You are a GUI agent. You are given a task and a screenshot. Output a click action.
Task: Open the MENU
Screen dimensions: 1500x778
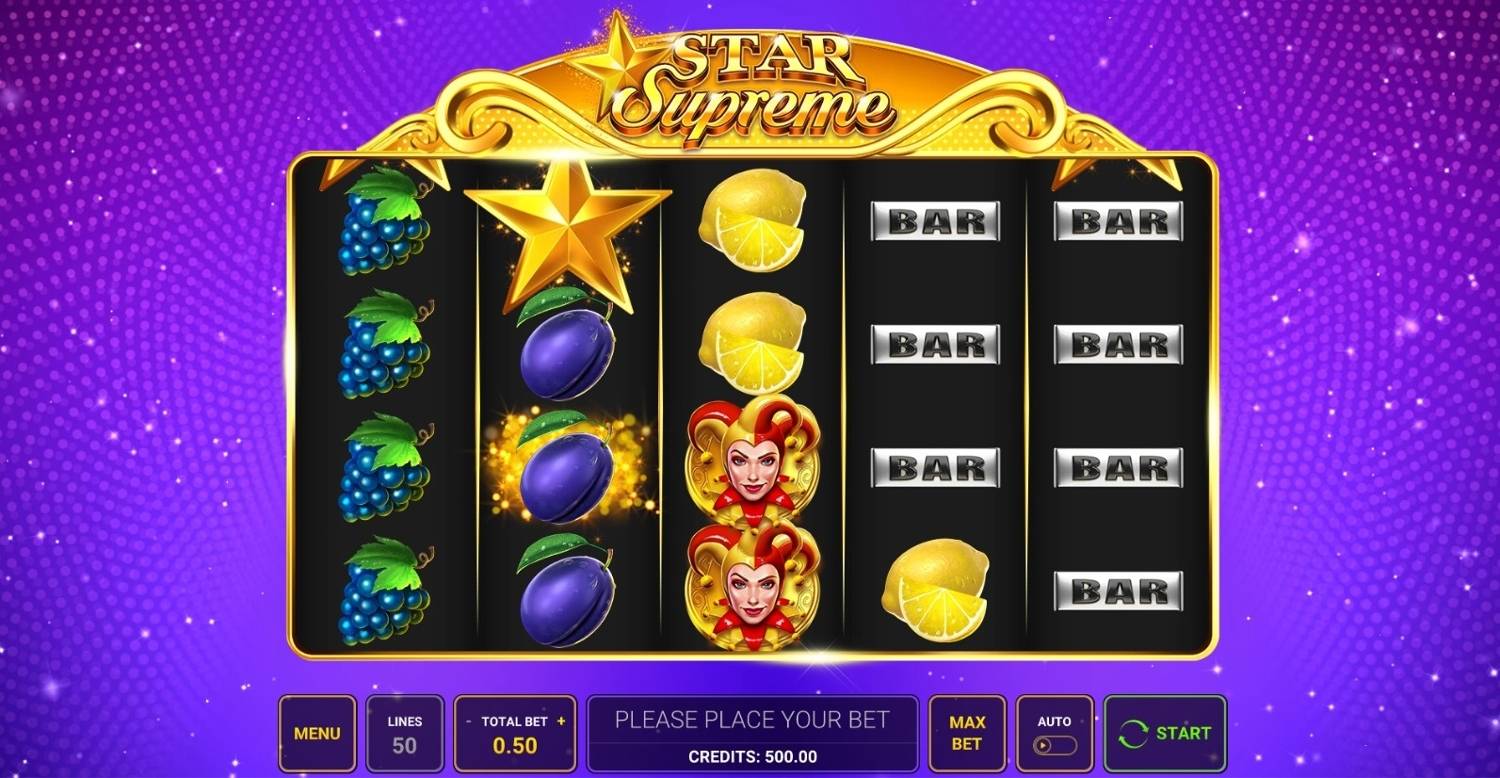[x=318, y=733]
